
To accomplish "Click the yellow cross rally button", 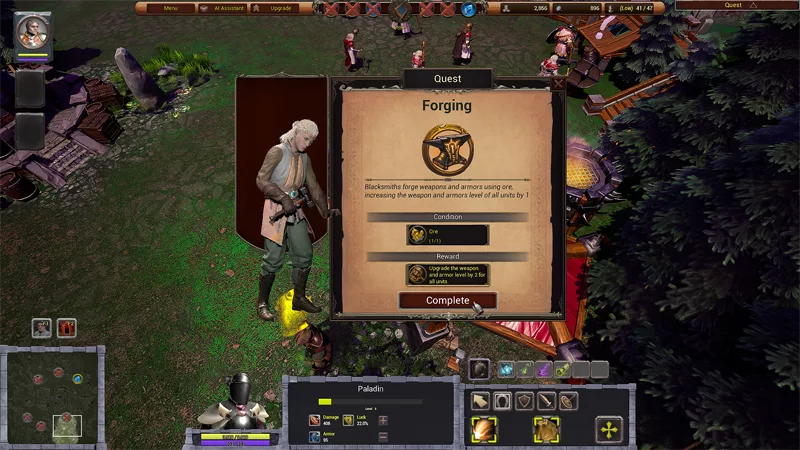I will point(609,430).
